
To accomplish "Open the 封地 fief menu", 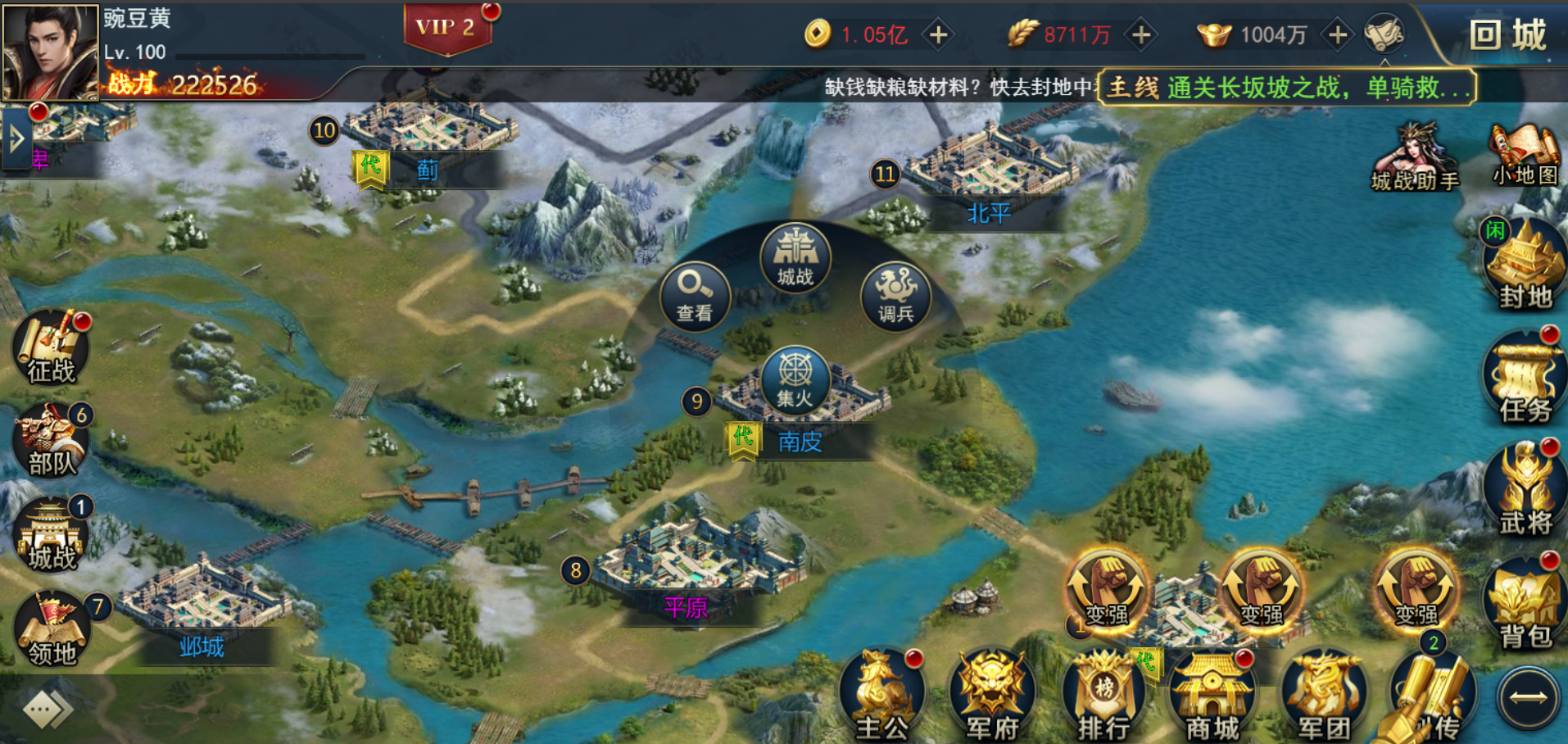I will [x=1525, y=266].
